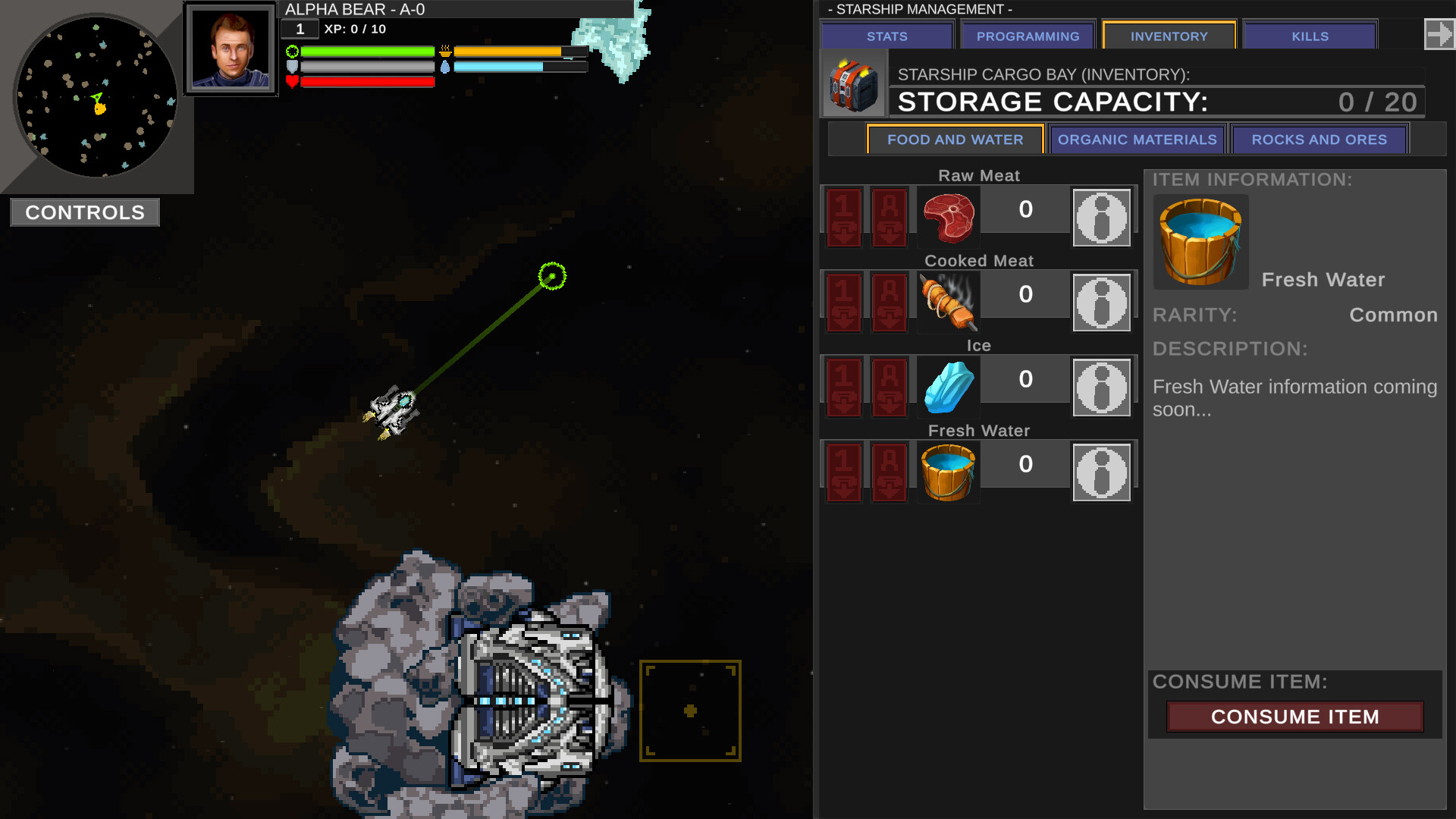Image resolution: width=1456 pixels, height=819 pixels.
Task: Click the Fresh Water bucket icon
Action: (948, 472)
